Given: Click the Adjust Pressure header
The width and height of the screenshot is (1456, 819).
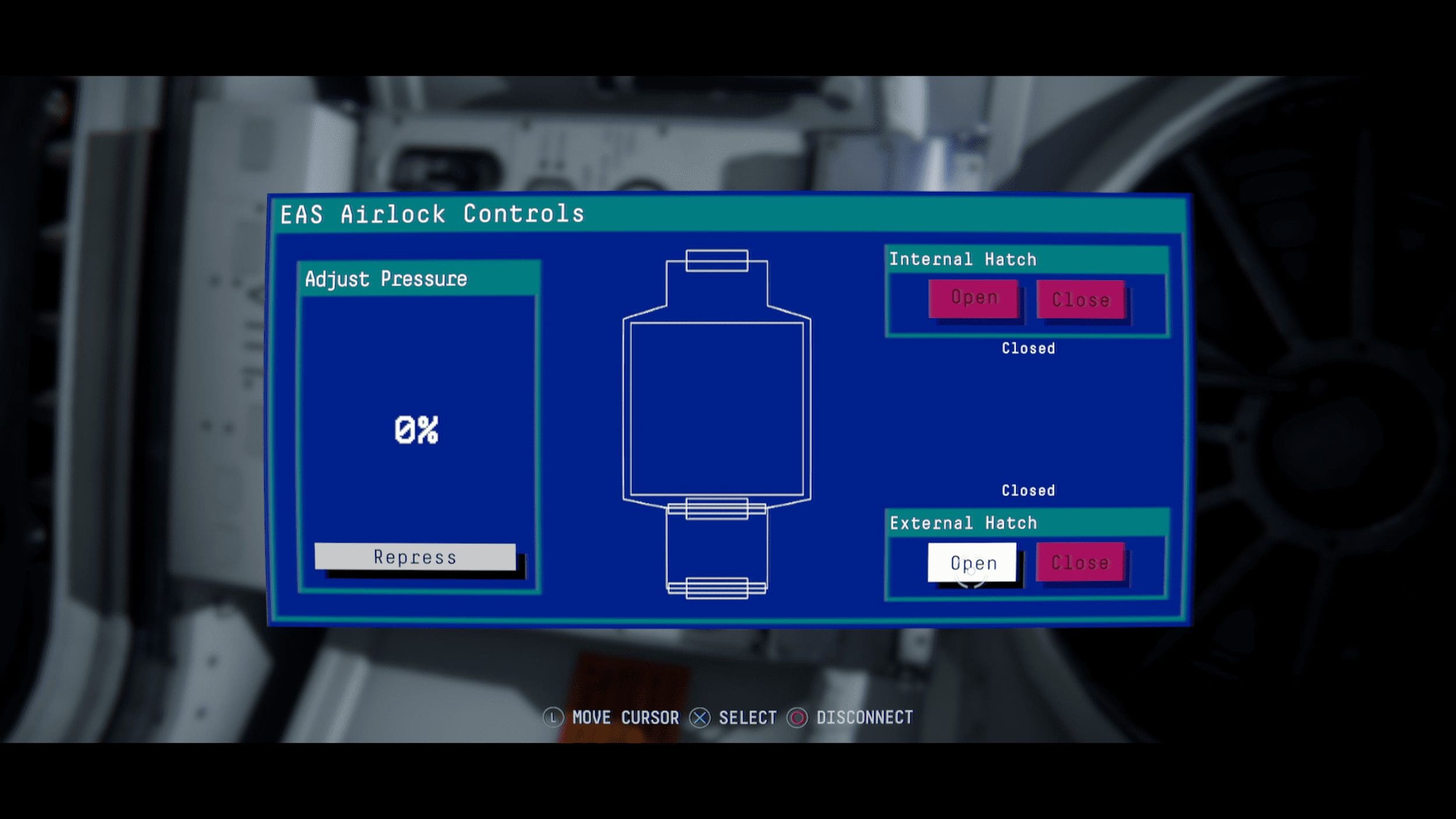Looking at the screenshot, I should click(384, 278).
